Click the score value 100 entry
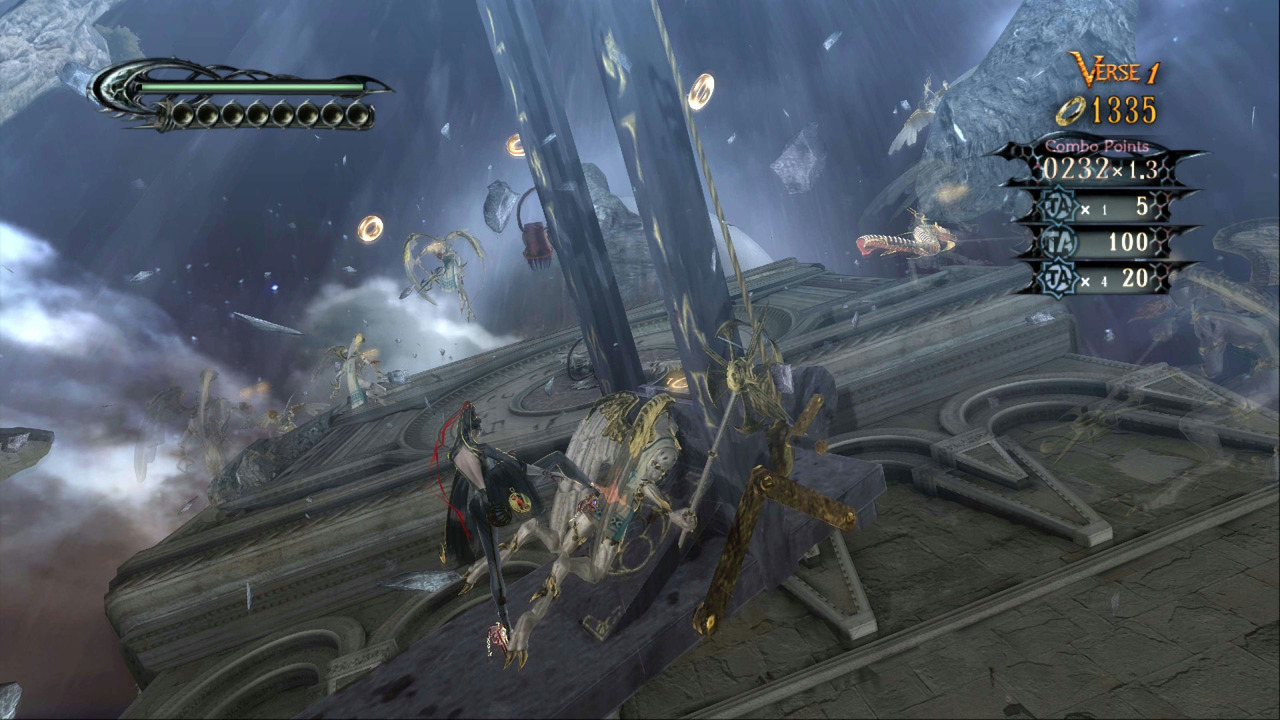This screenshot has height=720, width=1280. [x=1131, y=243]
